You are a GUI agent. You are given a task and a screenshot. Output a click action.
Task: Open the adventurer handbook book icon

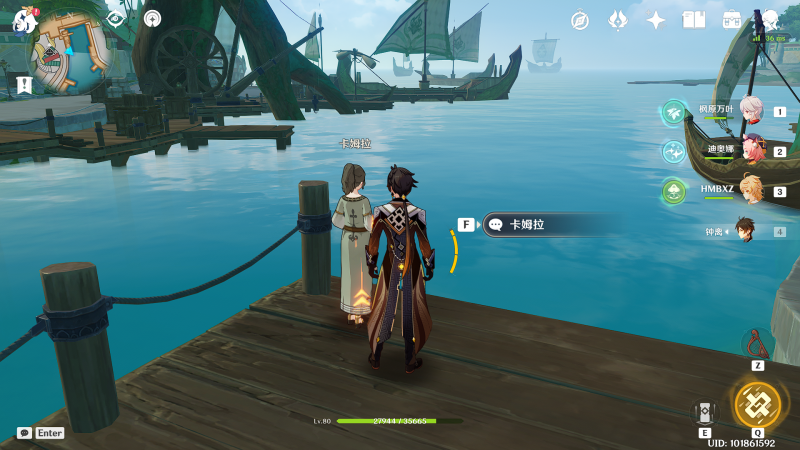pos(694,20)
